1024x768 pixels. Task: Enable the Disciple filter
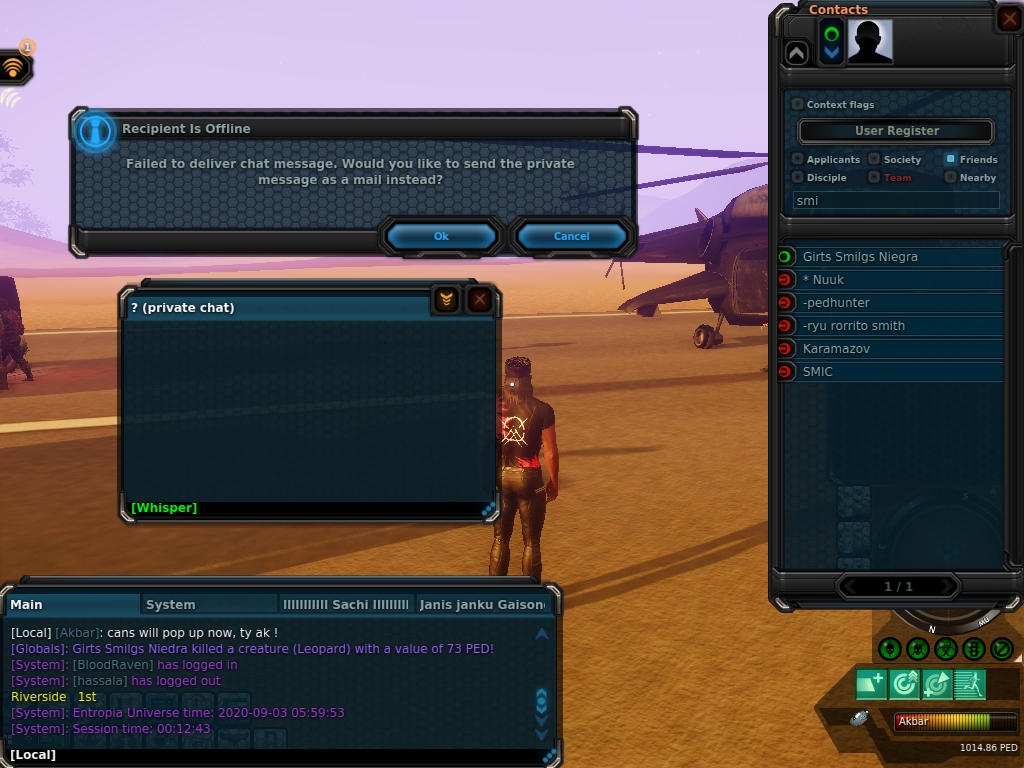(x=797, y=177)
